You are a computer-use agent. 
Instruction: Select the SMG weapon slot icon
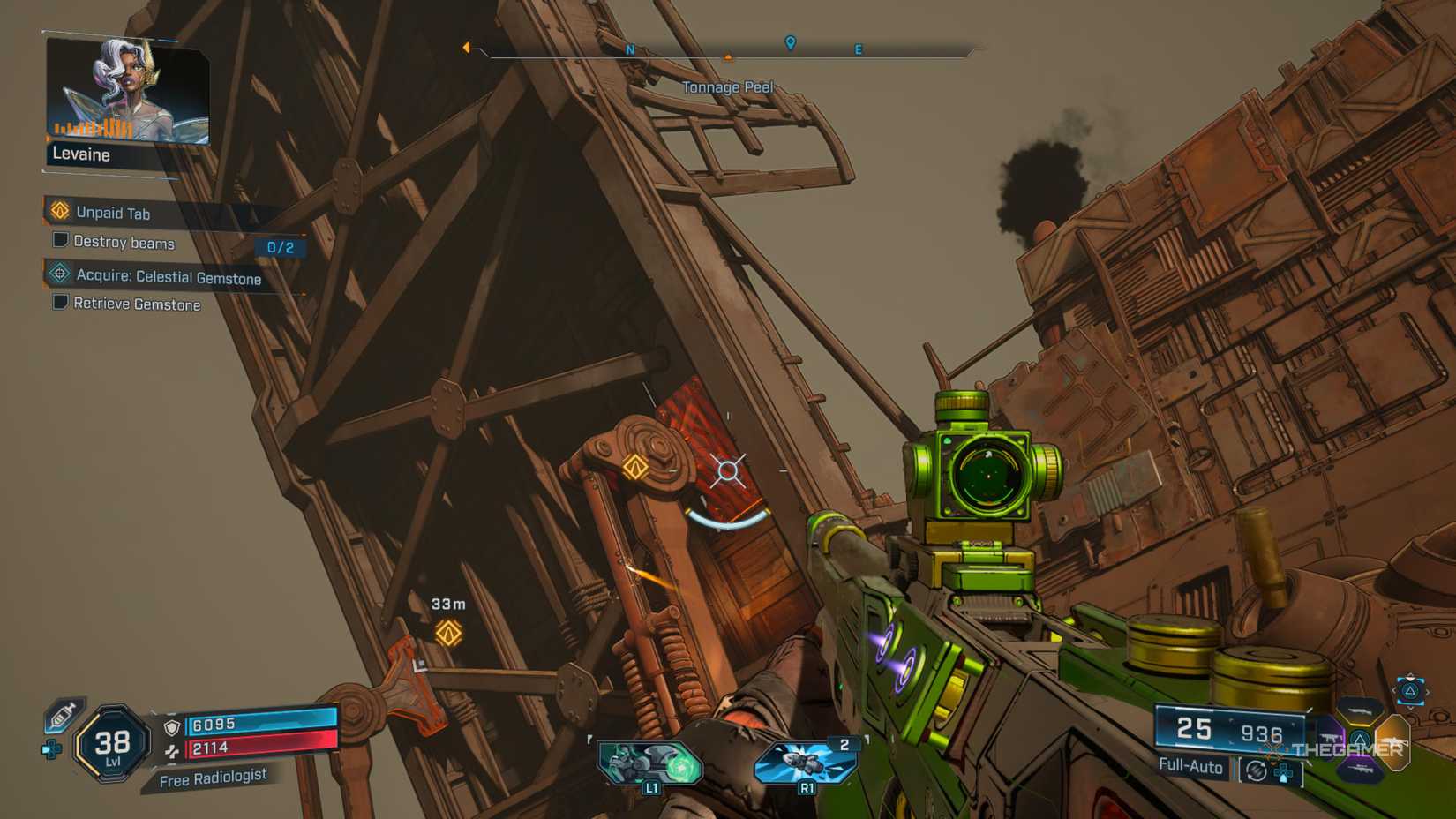(1331, 740)
